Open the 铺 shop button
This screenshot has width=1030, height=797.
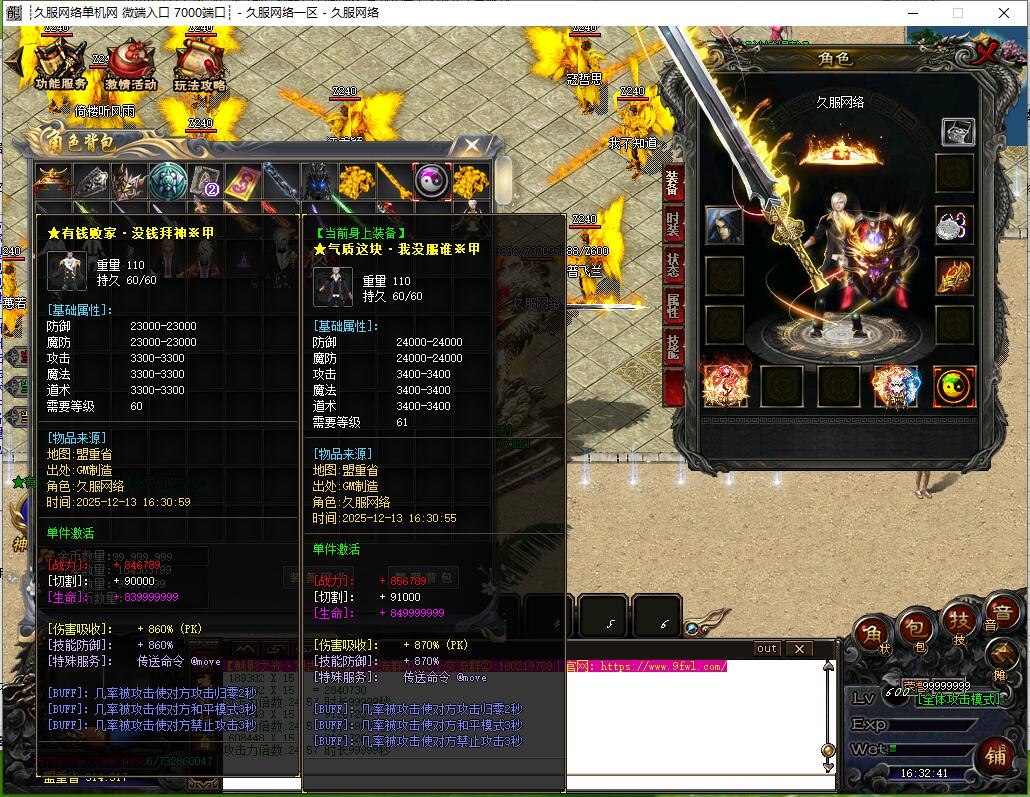994,752
